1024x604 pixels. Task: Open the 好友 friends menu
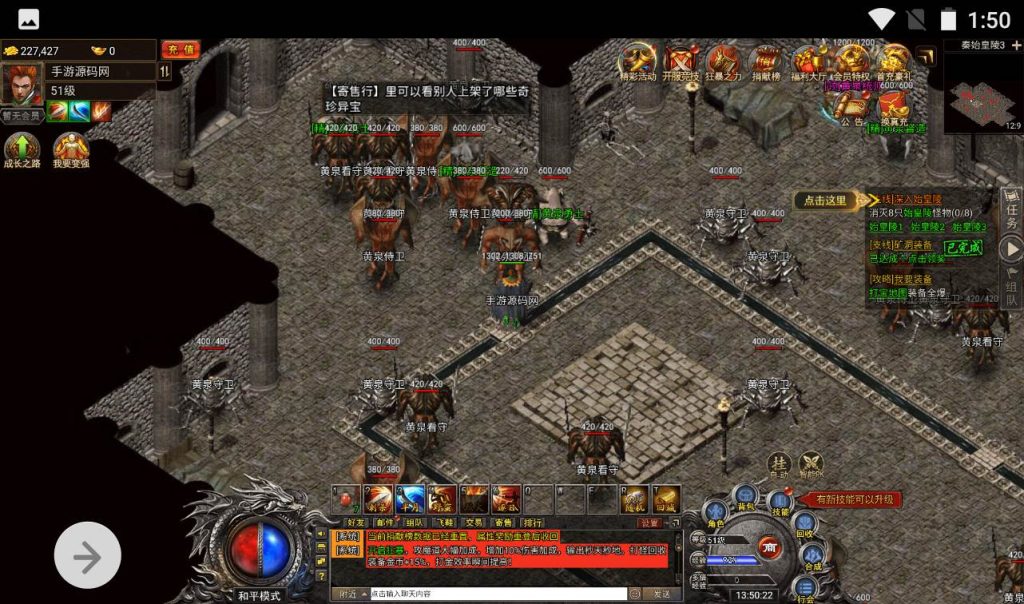355,522
